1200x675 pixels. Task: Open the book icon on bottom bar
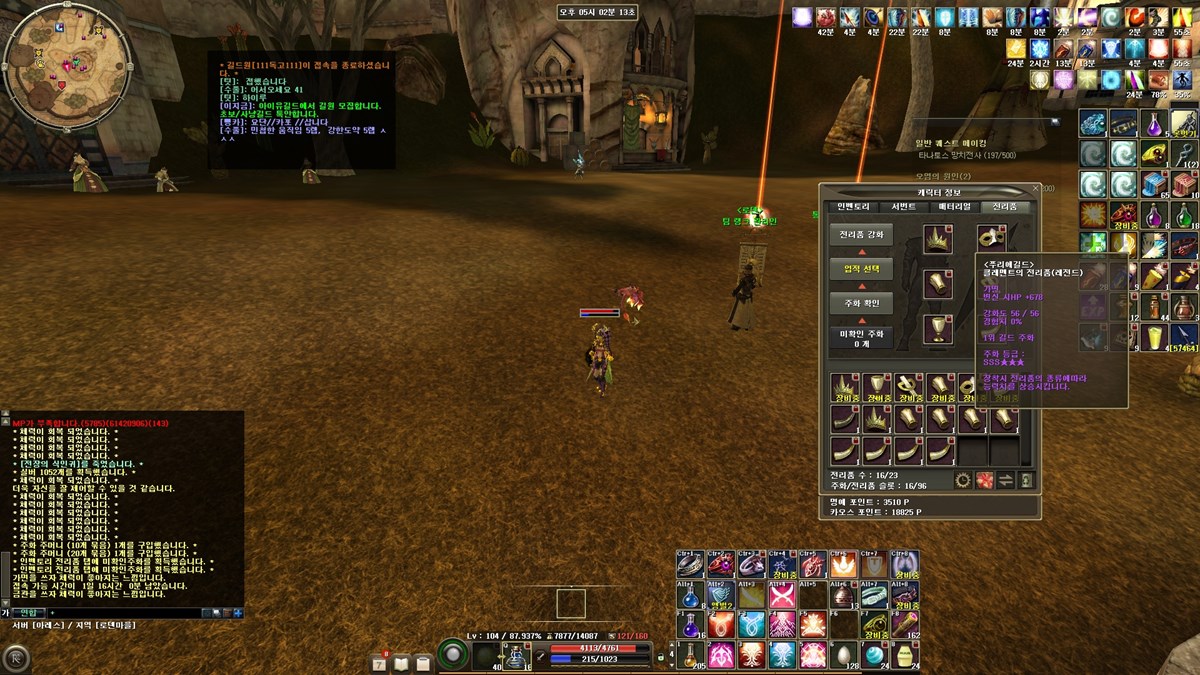(401, 662)
